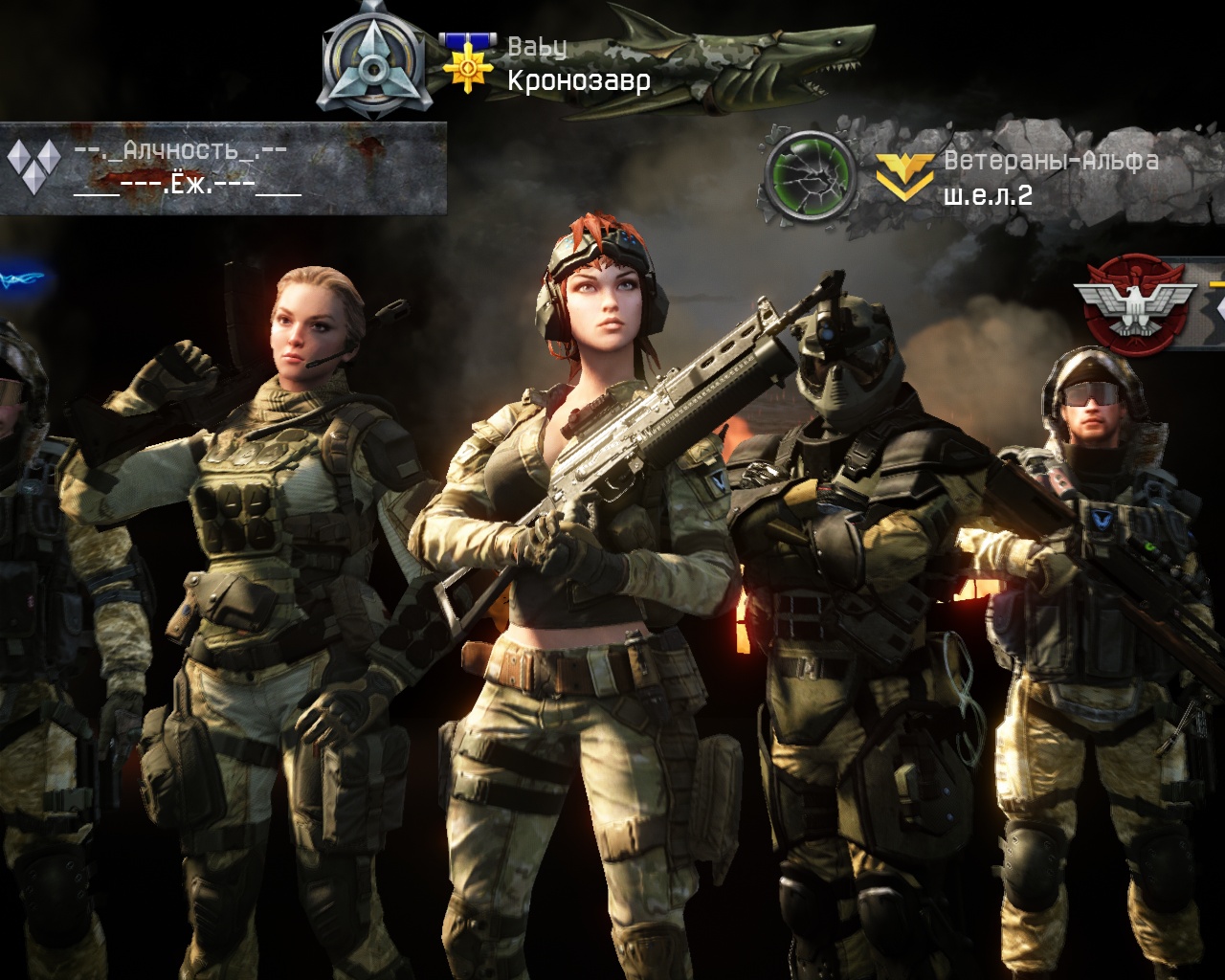1225x980 pixels.
Task: Select the ш.е.л.2 player nameplate
Action: pos(988,195)
